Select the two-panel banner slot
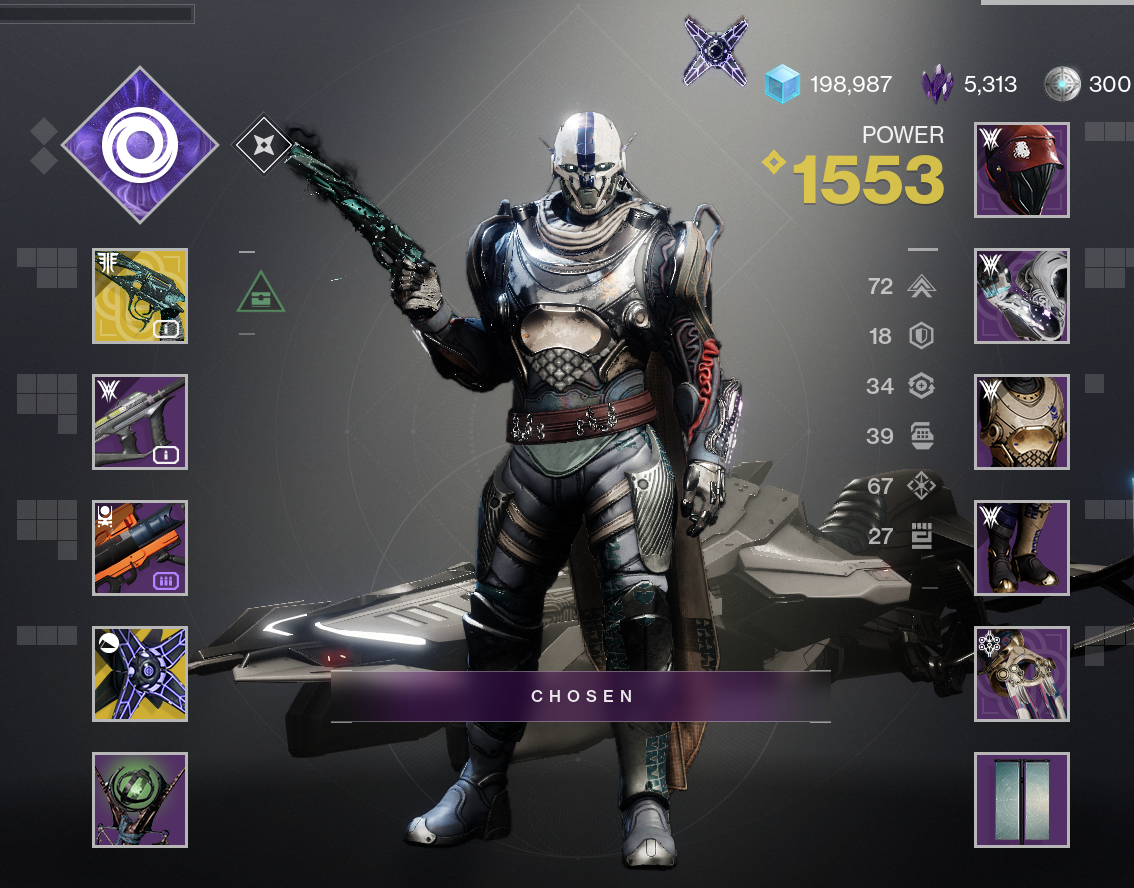Screen dimensions: 1134x888 [x=1022, y=800]
